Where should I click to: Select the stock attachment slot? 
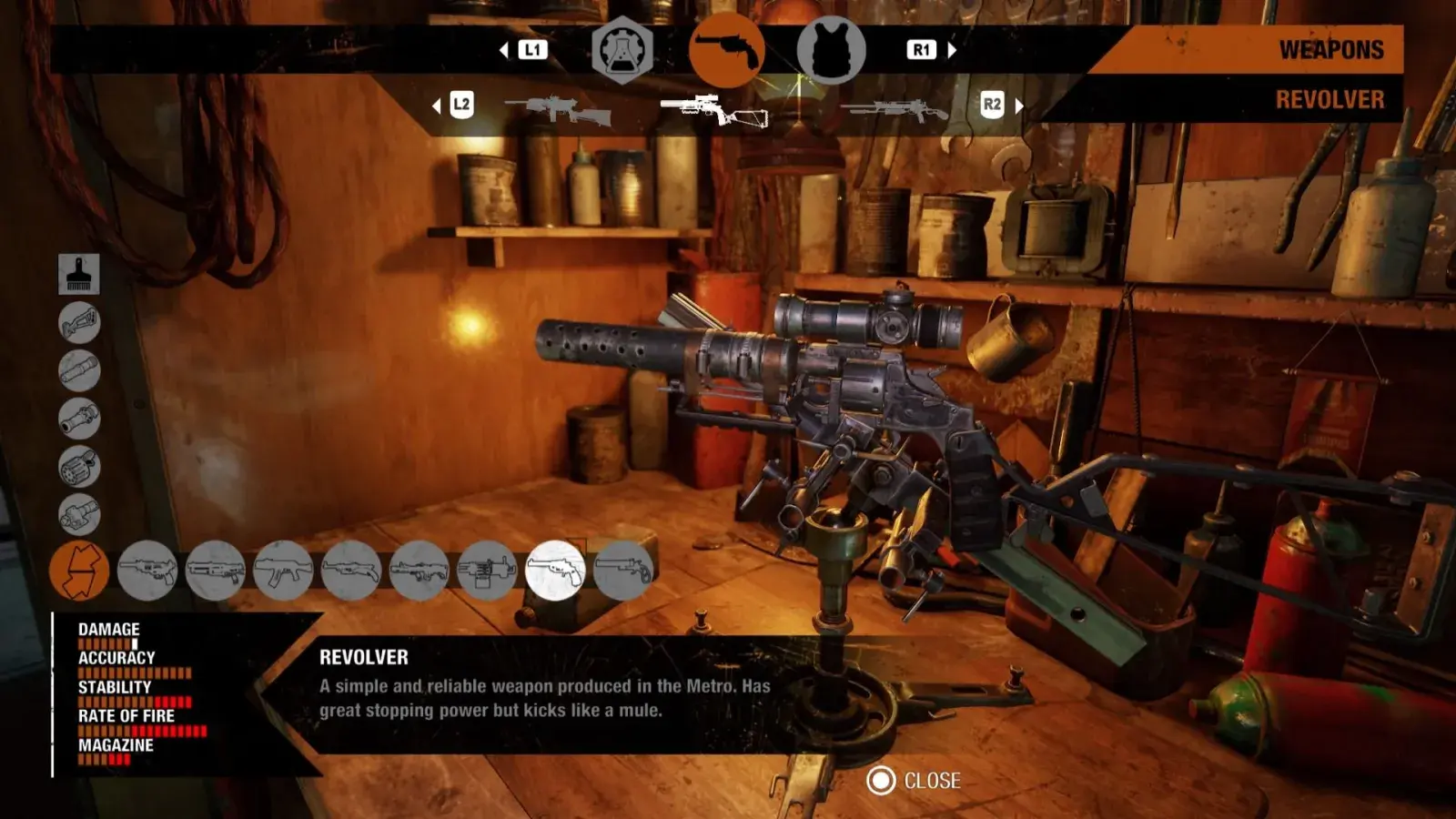click(79, 322)
